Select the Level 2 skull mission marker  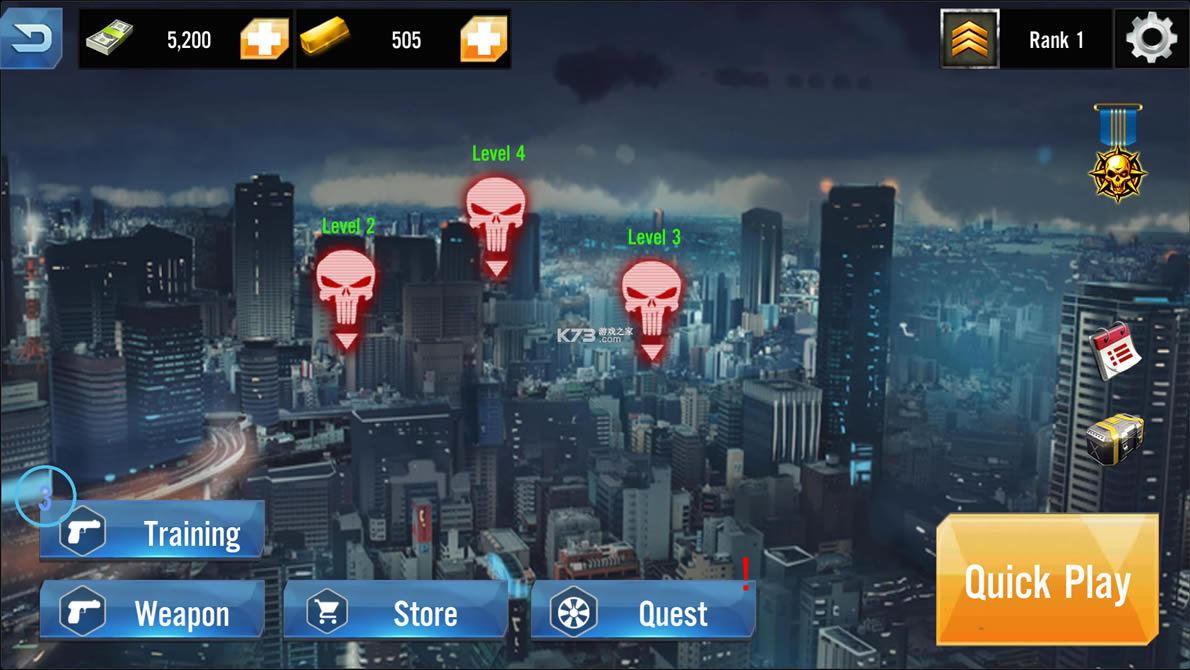pos(346,292)
